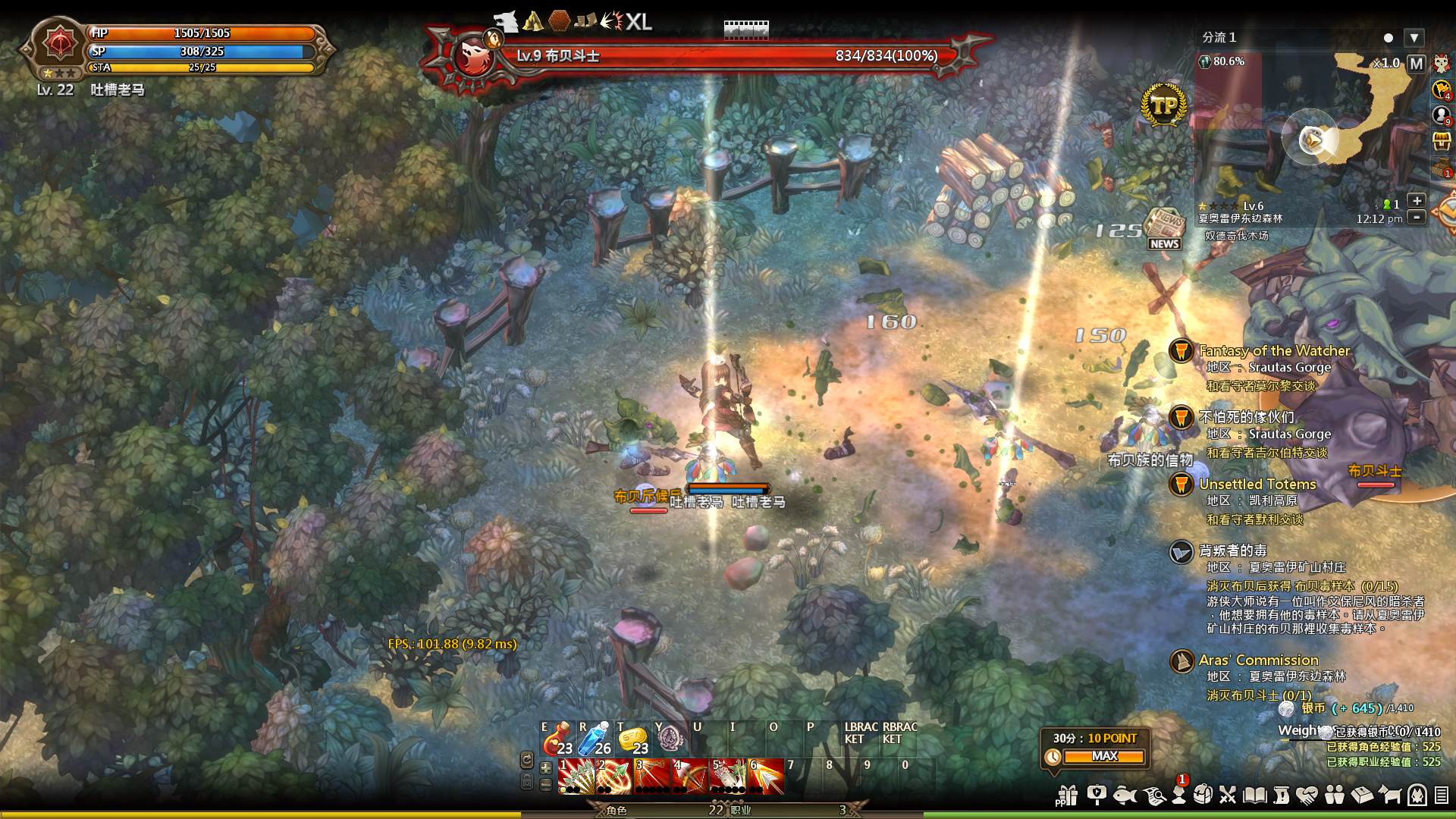Zoom out the minimap with minus button
The image size is (1456, 819).
pos(1416,218)
